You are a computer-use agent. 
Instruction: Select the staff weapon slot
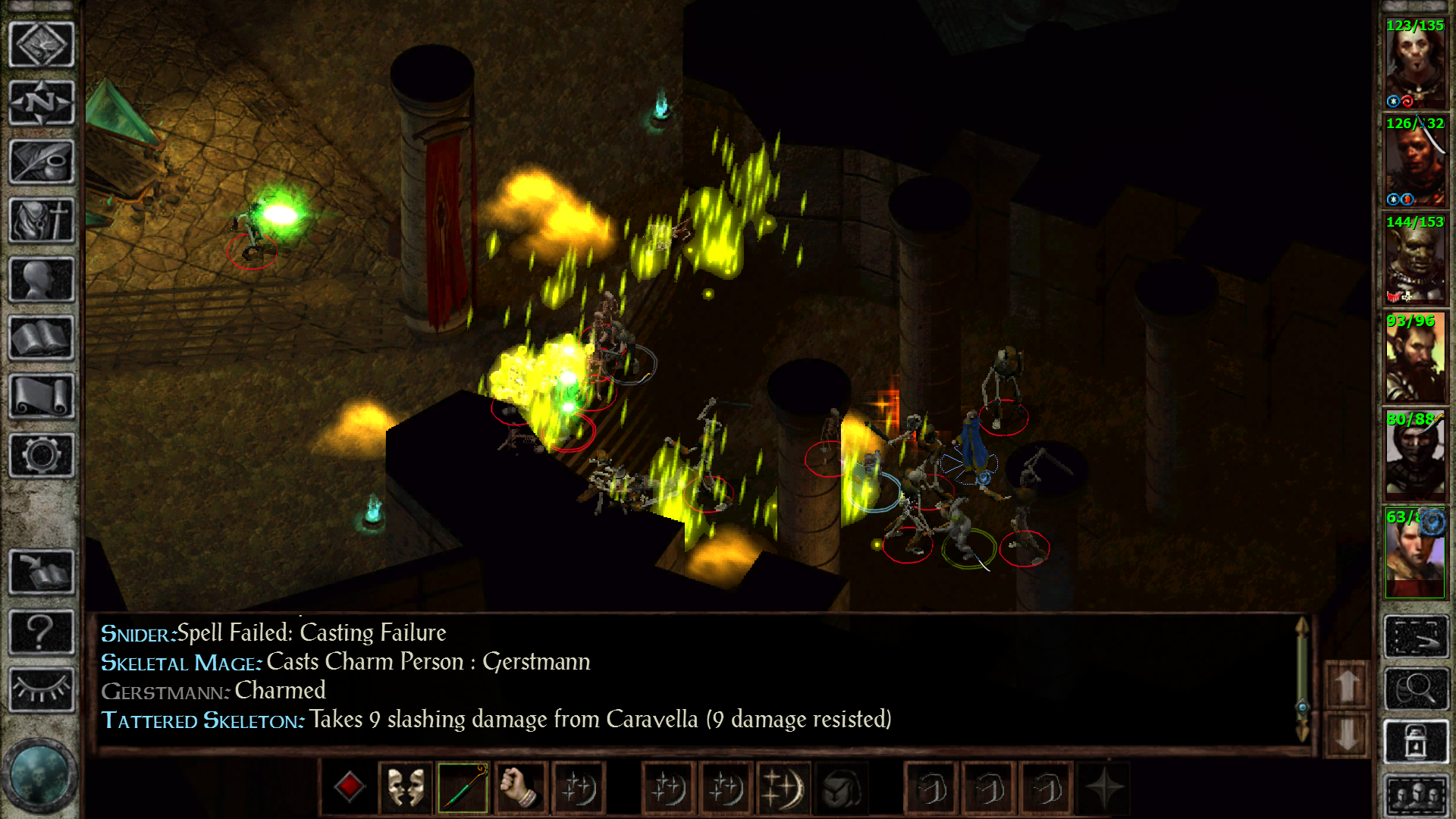(x=463, y=787)
